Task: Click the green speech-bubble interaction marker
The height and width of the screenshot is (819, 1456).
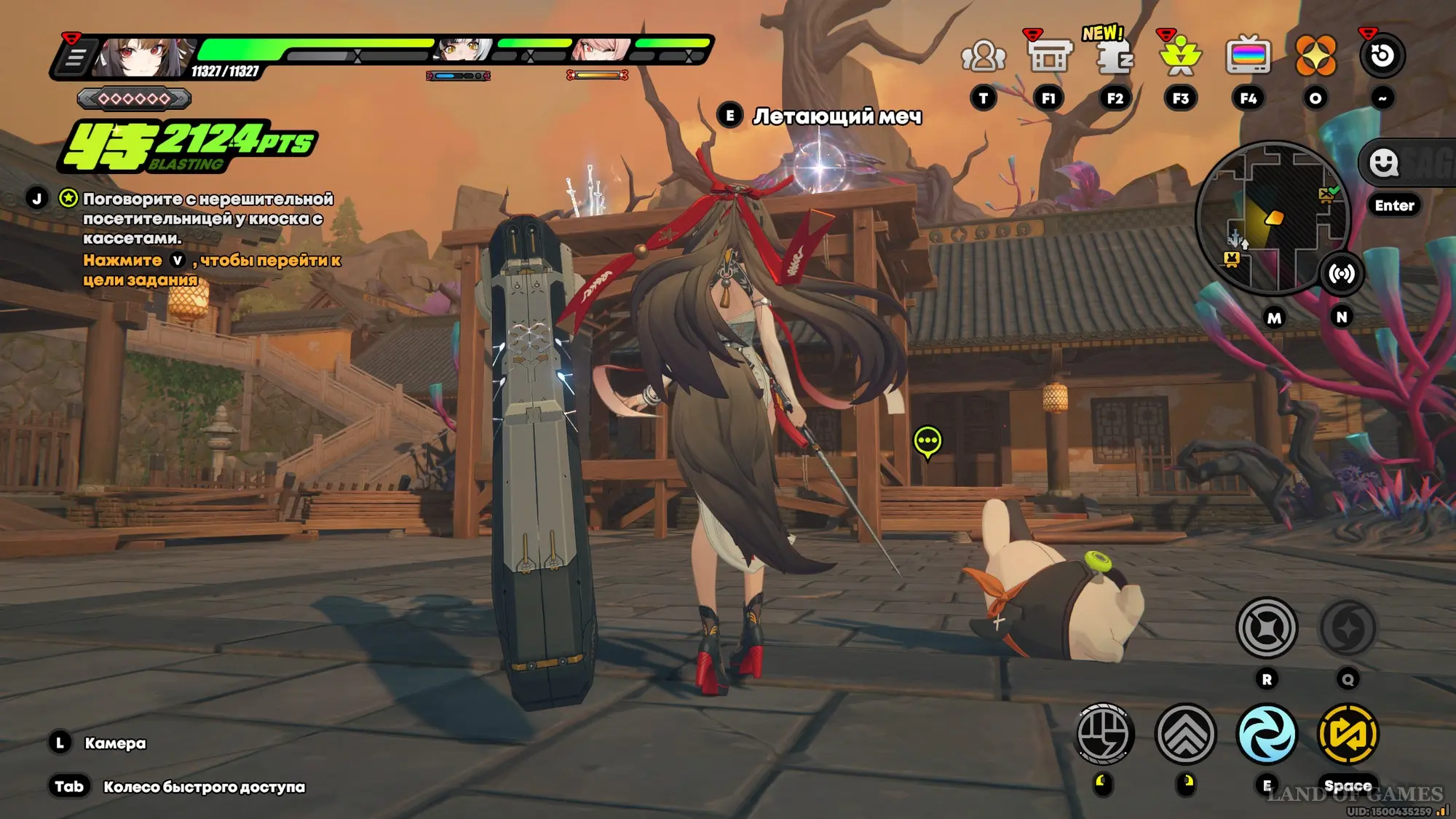Action: (x=927, y=441)
